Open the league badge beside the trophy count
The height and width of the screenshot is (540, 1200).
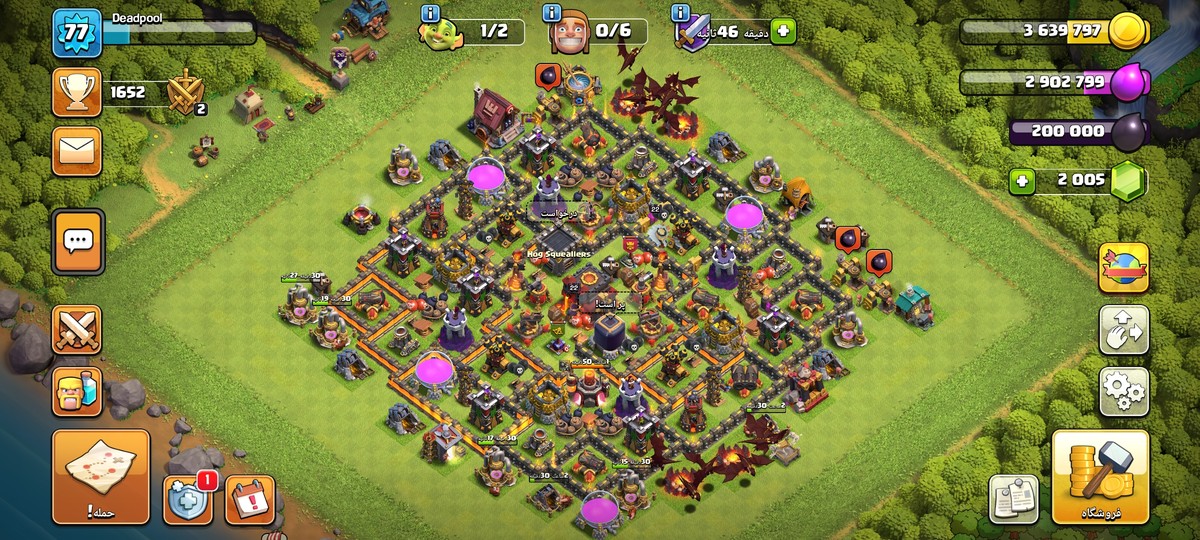point(184,93)
